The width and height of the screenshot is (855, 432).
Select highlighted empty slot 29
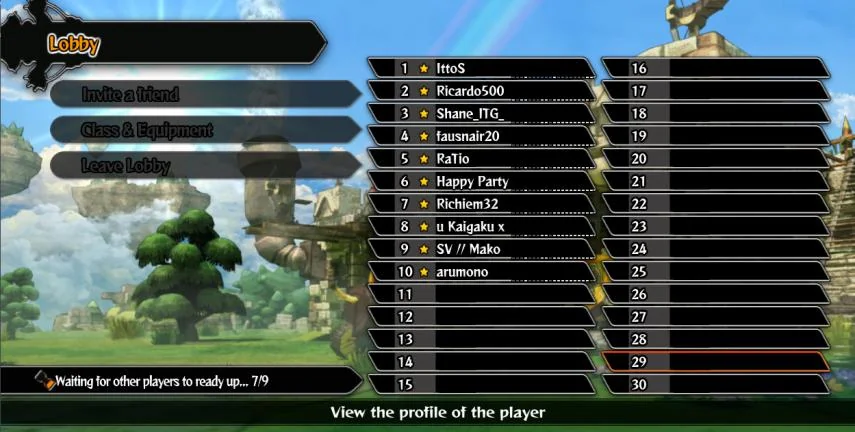tap(715, 362)
